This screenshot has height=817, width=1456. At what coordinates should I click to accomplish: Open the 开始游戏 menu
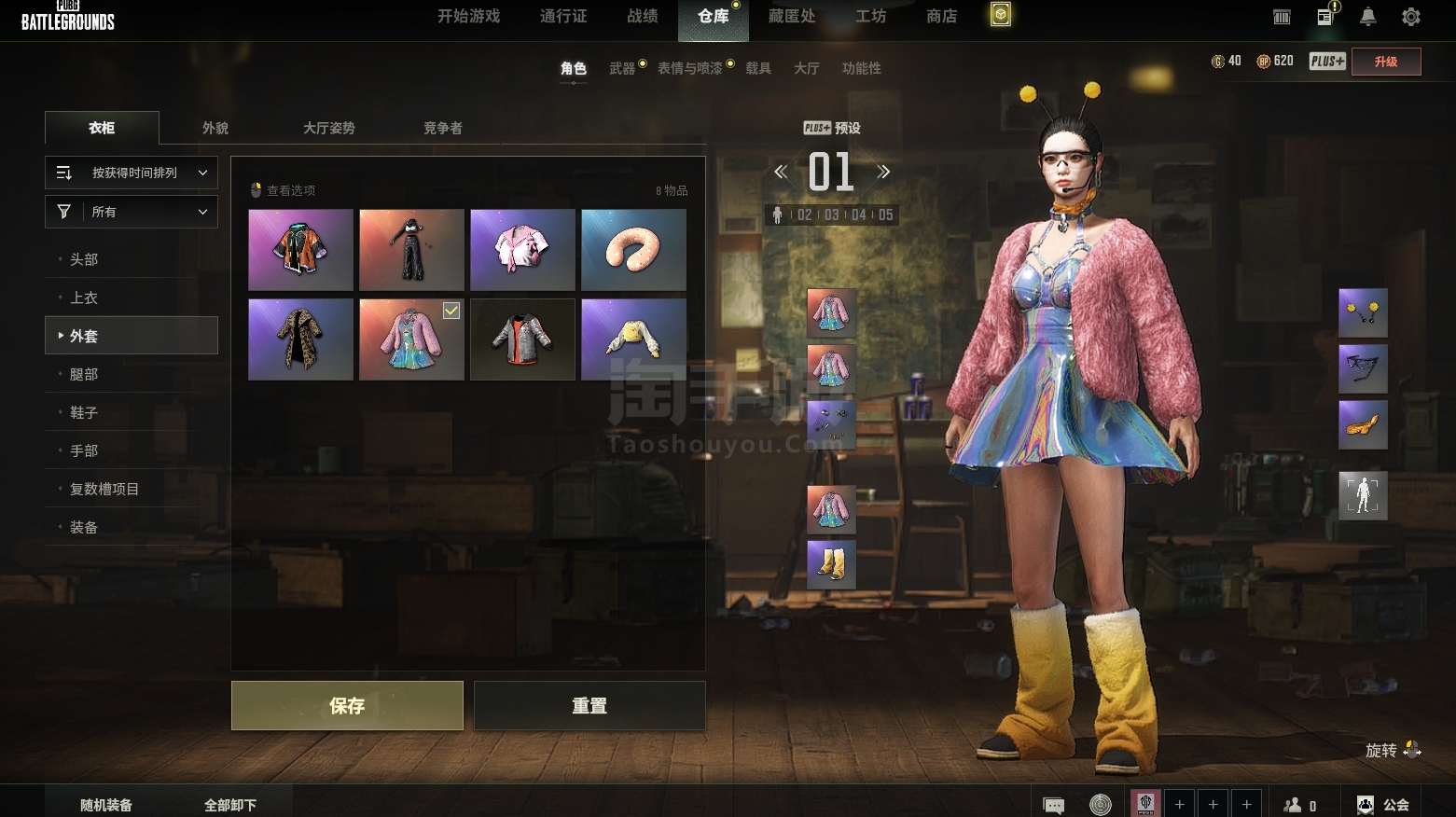pos(469,17)
